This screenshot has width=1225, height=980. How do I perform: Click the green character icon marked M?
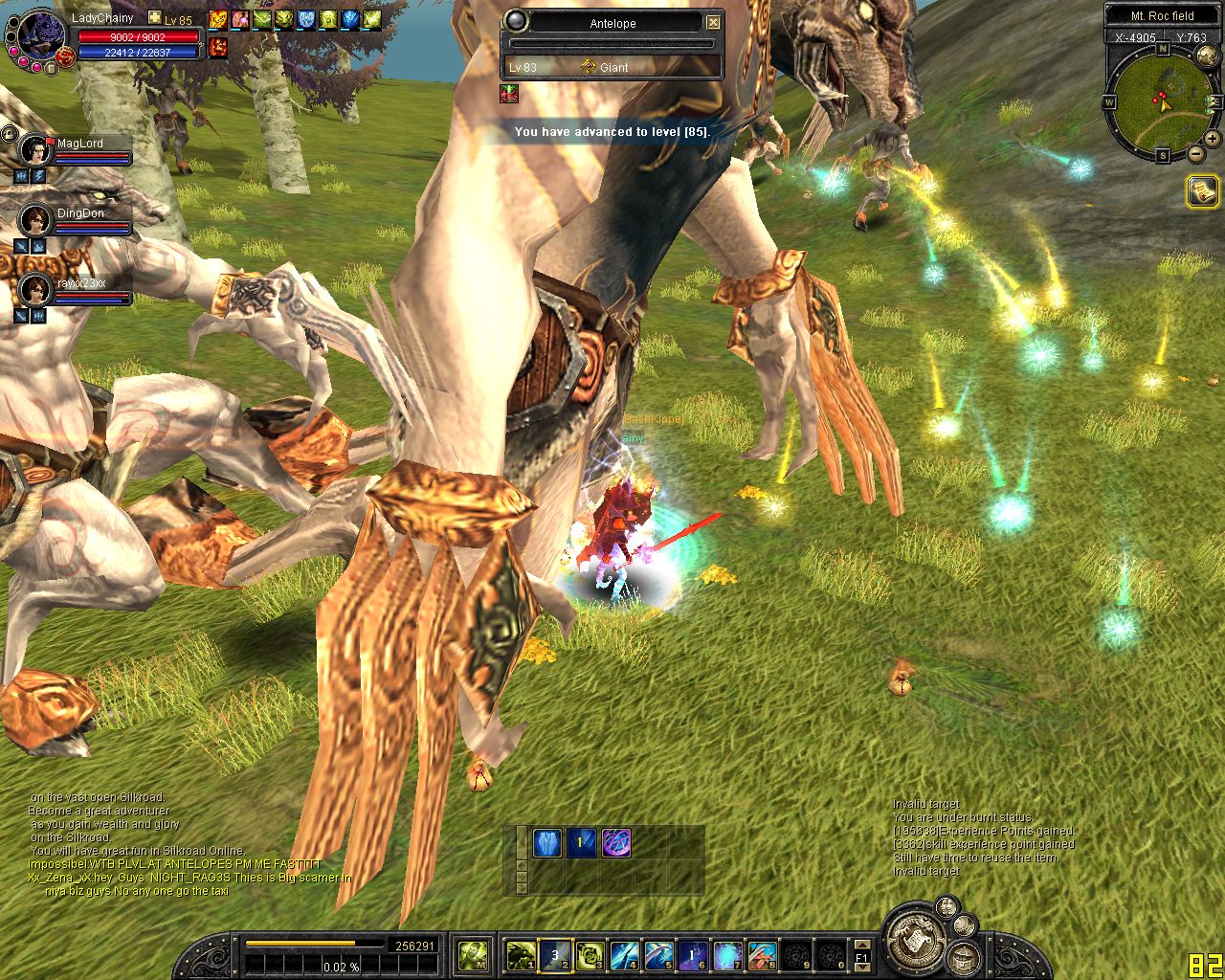(x=474, y=954)
